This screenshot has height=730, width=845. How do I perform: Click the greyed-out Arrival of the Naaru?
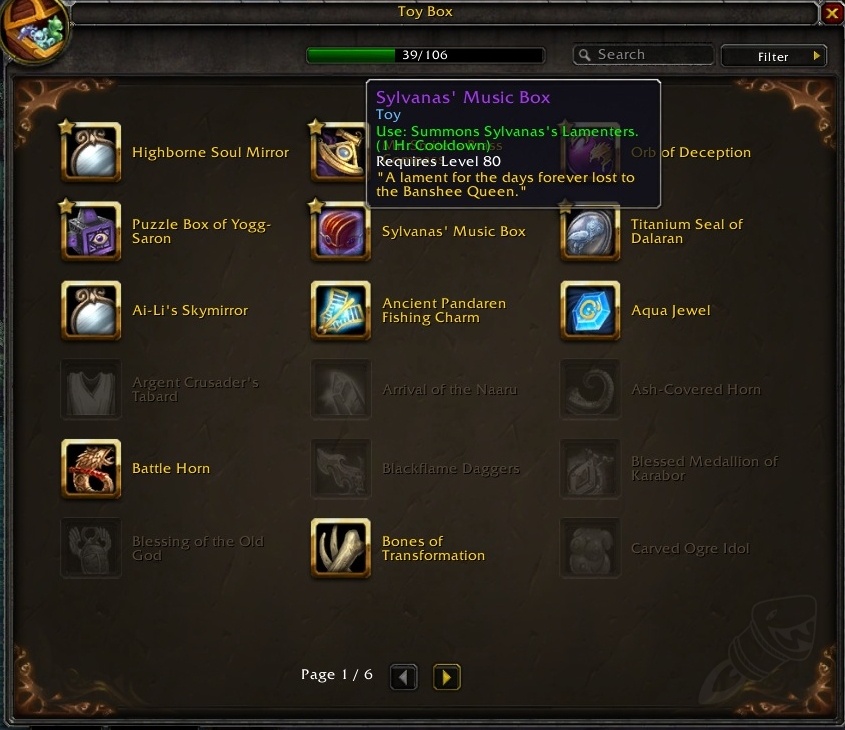point(341,389)
